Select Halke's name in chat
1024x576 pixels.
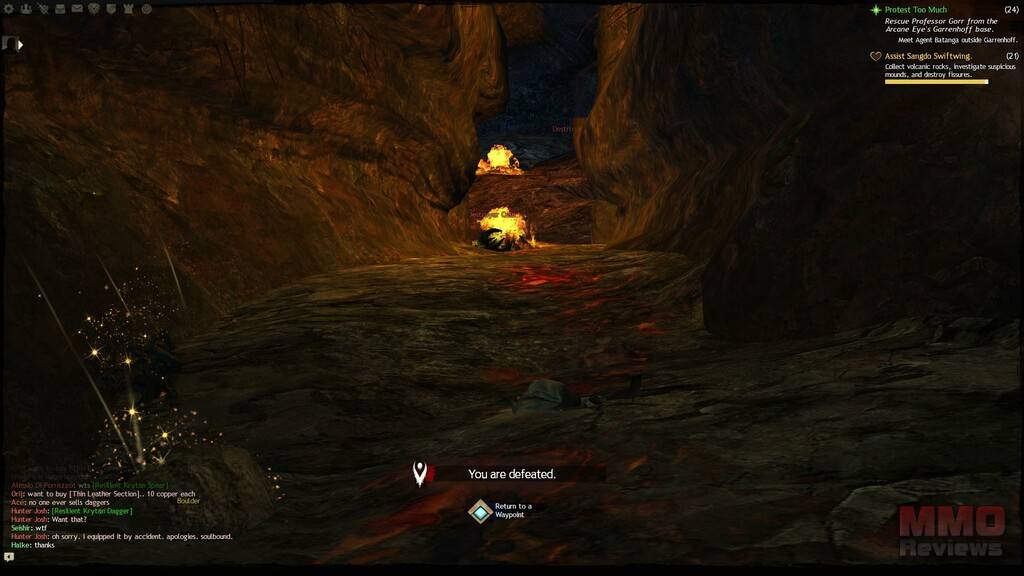(19, 545)
